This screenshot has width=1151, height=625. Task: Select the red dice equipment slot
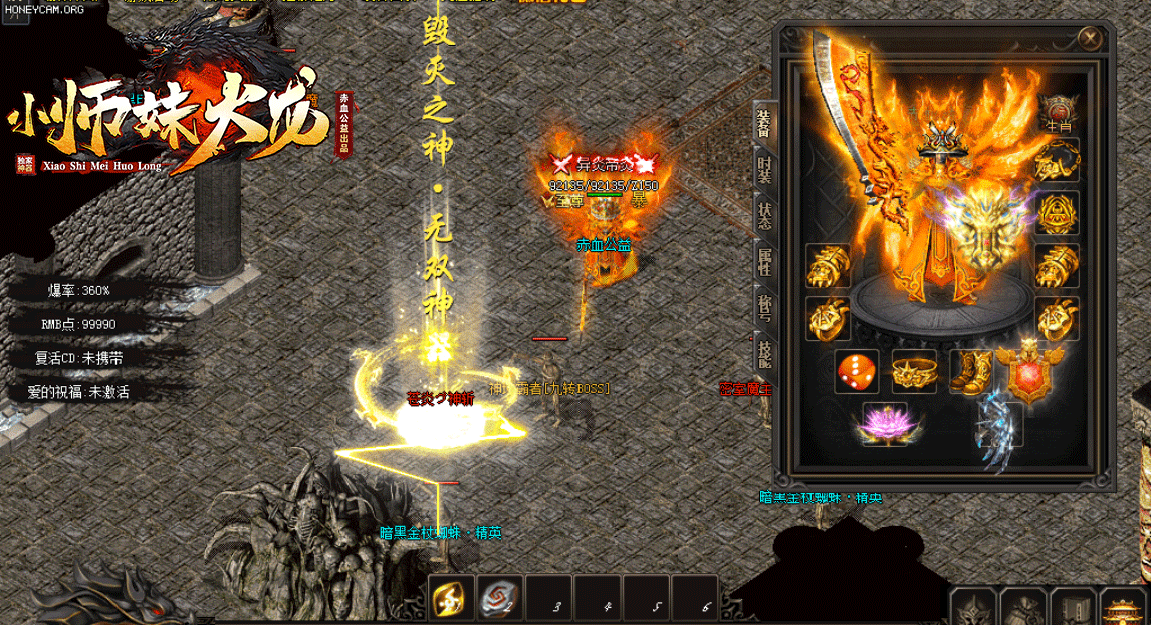tap(857, 372)
